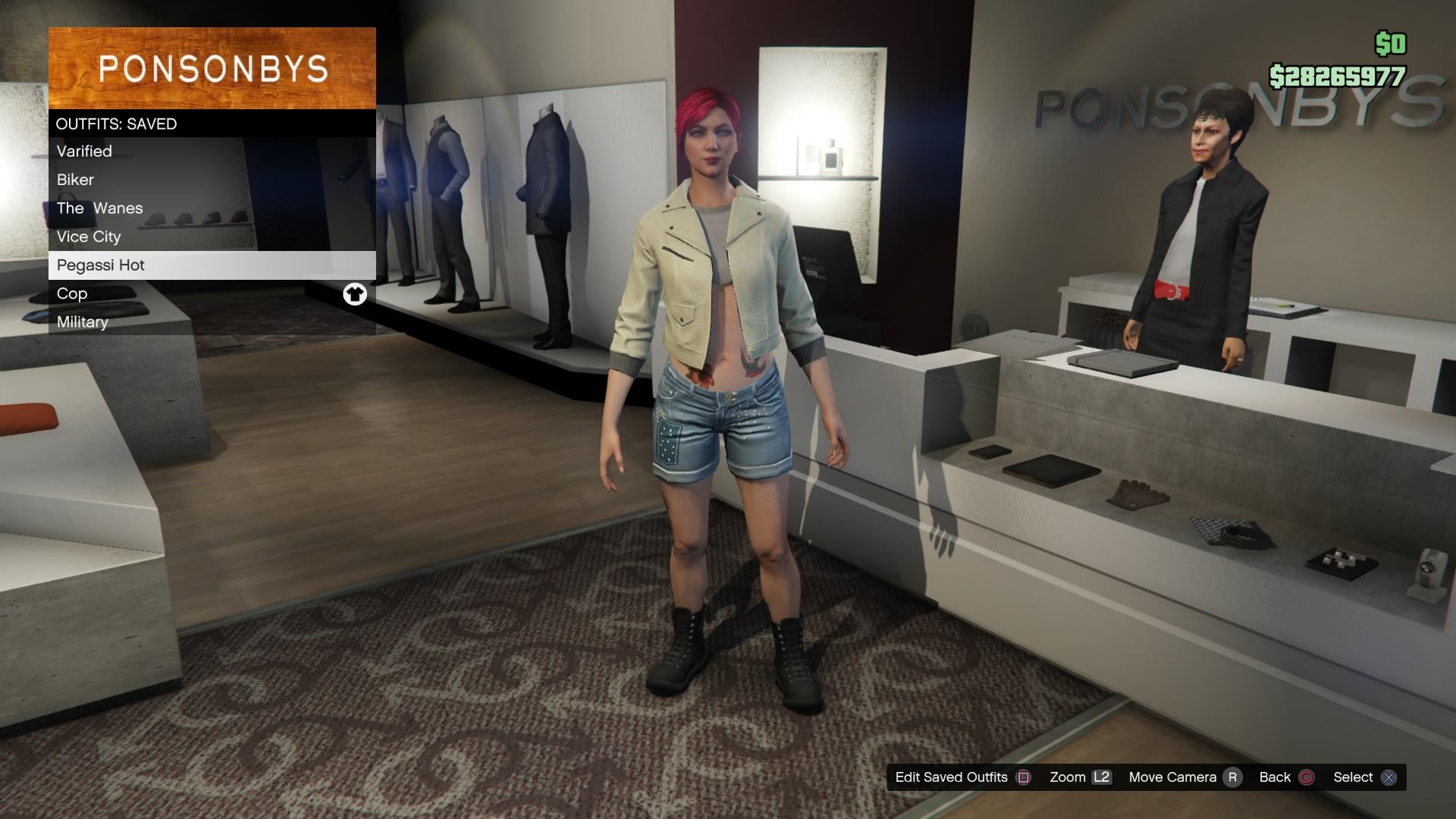The image size is (1456, 819).
Task: Choose the Military outfit
Action: (82, 322)
